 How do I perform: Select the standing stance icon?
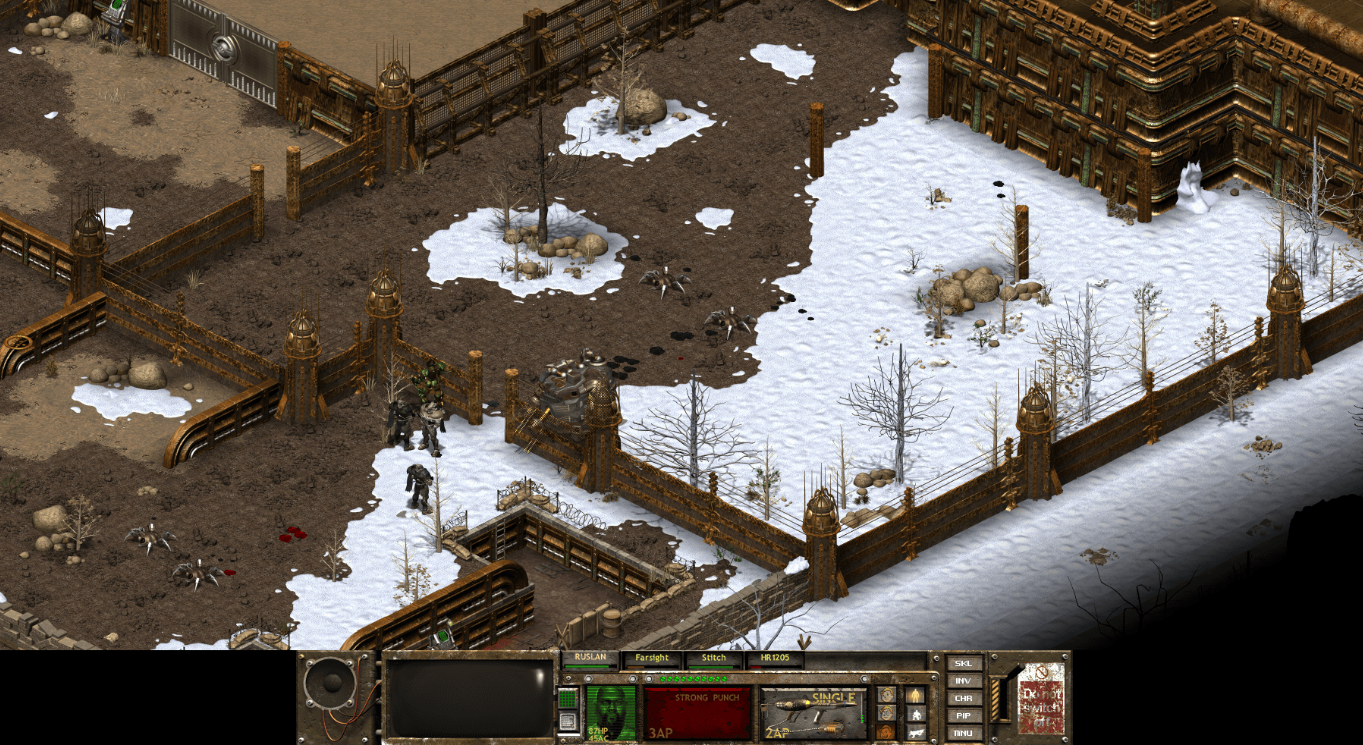pyautogui.click(x=916, y=695)
